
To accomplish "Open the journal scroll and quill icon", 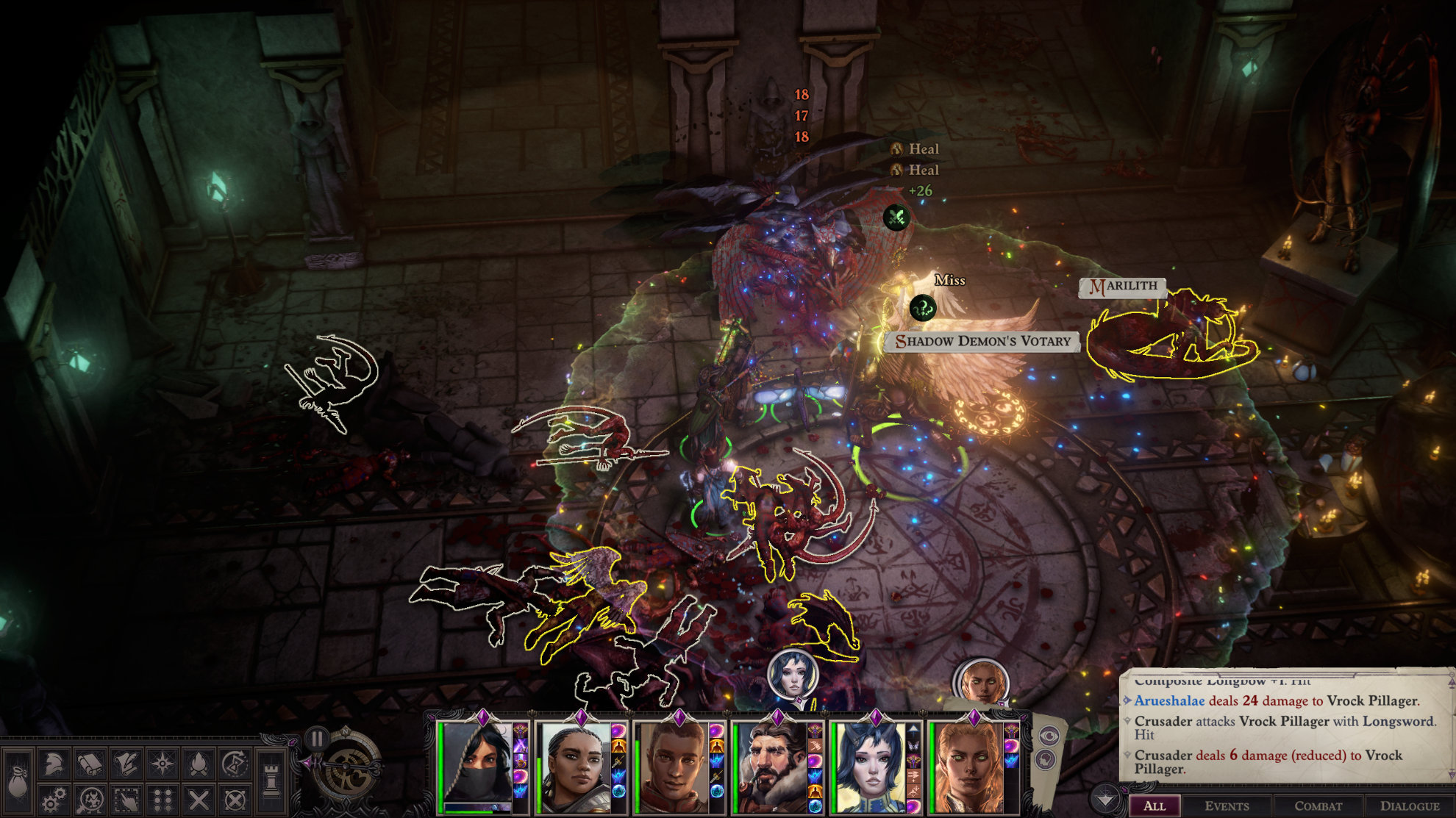I will coord(126,764).
